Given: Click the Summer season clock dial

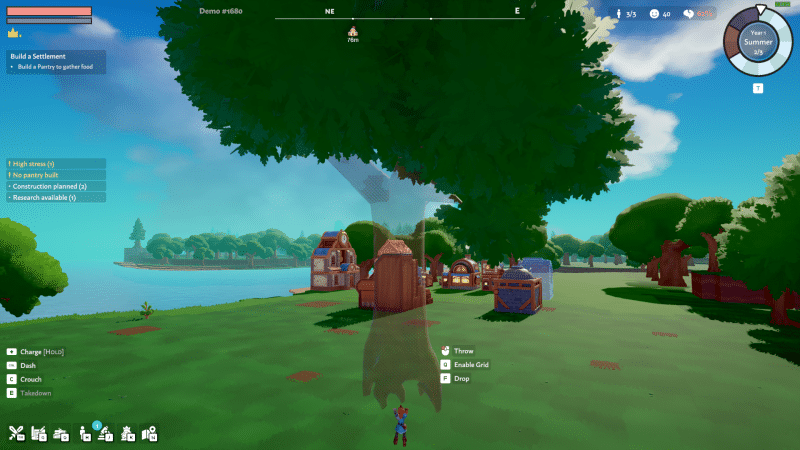Looking at the screenshot, I should (x=758, y=40).
